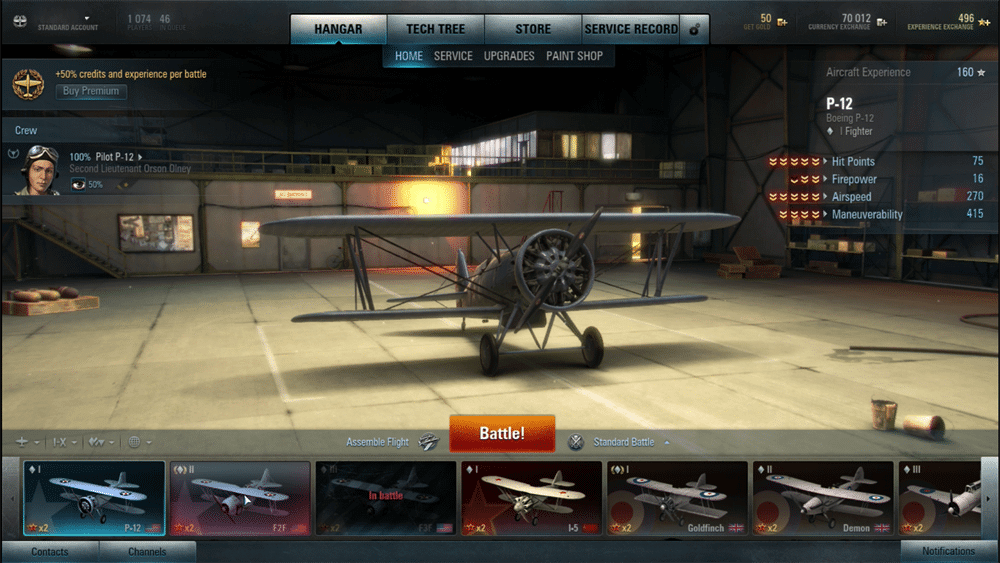Select the I-5 aircraft card
The image size is (1000, 563).
pyautogui.click(x=530, y=498)
